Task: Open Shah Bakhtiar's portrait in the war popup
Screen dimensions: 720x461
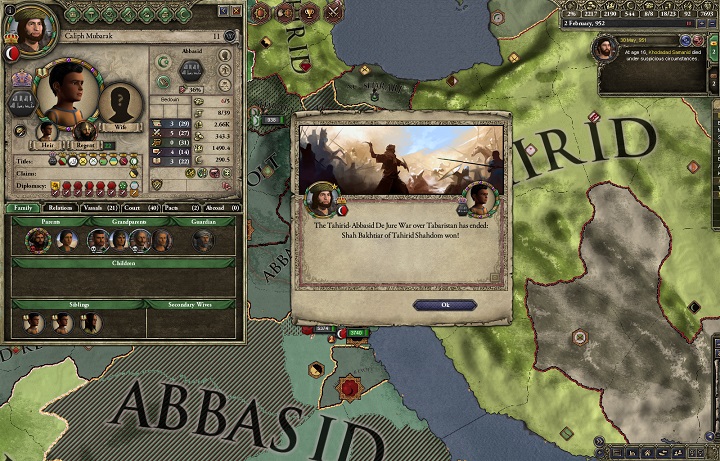Action: pos(478,200)
